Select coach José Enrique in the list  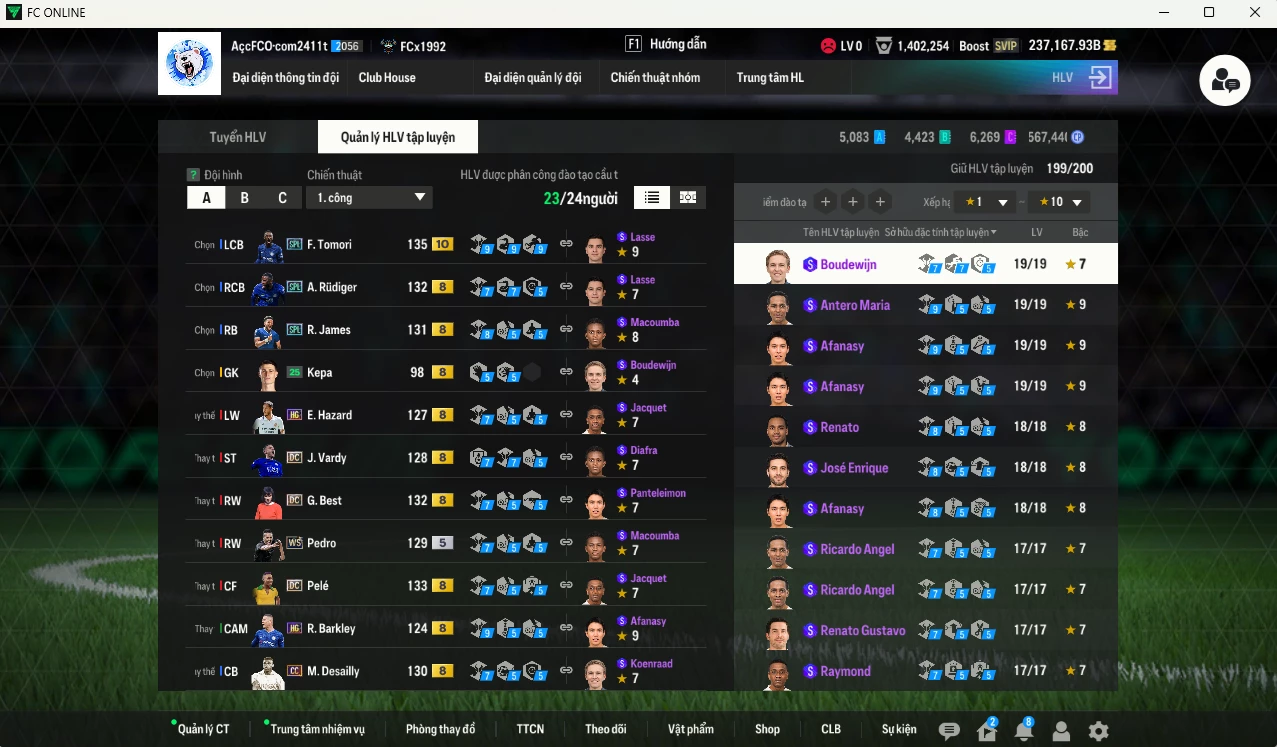853,468
